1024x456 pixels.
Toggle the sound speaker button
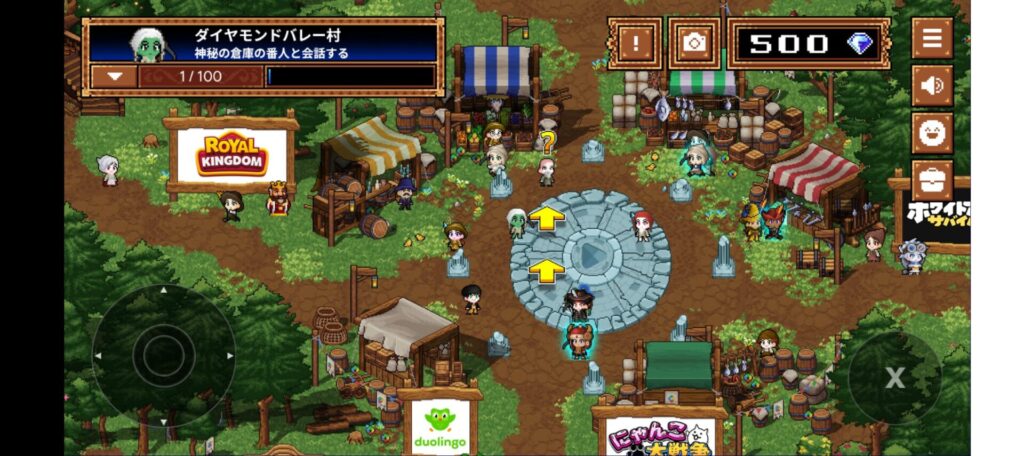pyautogui.click(x=931, y=85)
